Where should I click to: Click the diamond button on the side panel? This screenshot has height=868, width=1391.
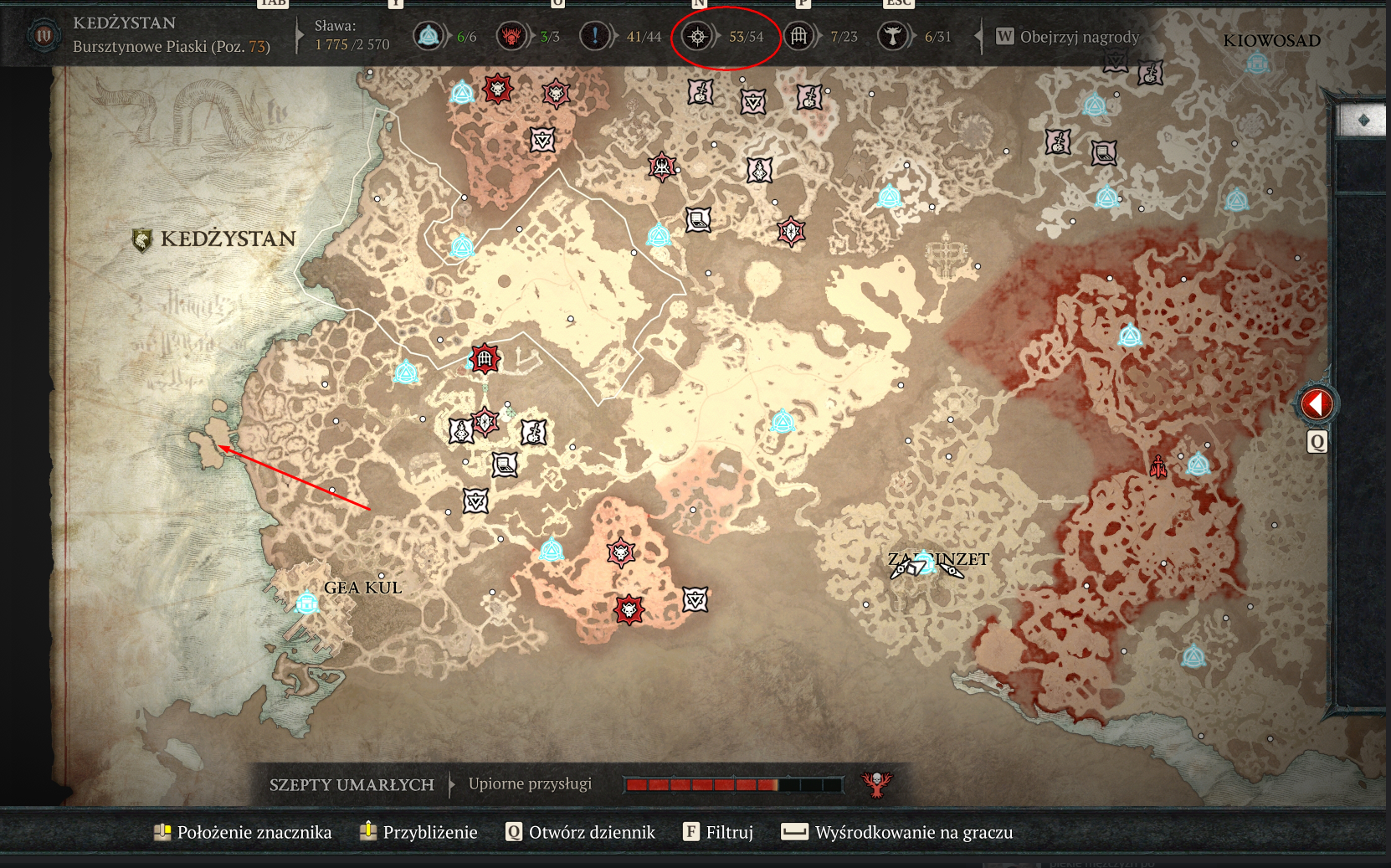pos(1363,121)
